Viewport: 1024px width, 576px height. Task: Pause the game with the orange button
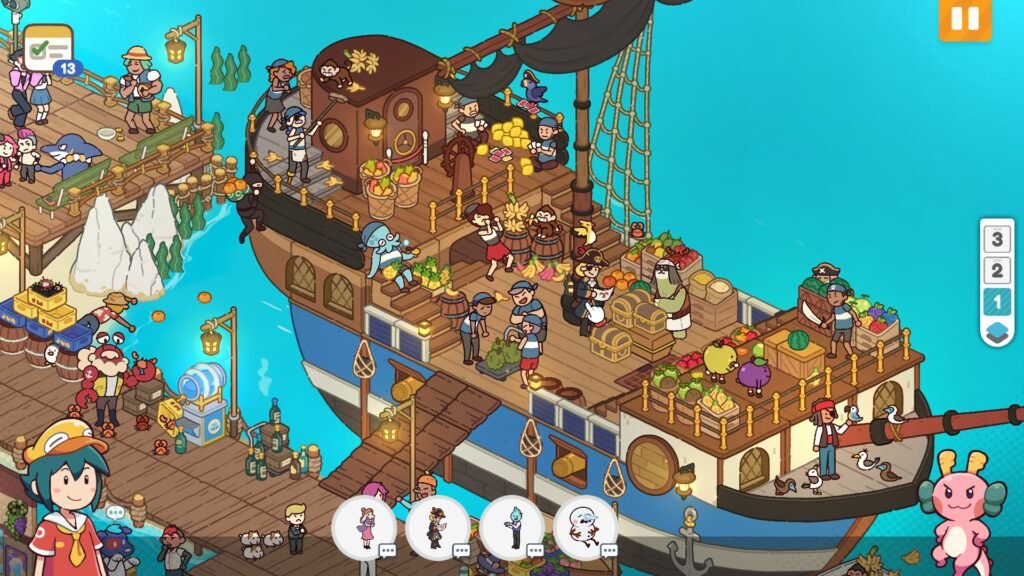pos(964,20)
